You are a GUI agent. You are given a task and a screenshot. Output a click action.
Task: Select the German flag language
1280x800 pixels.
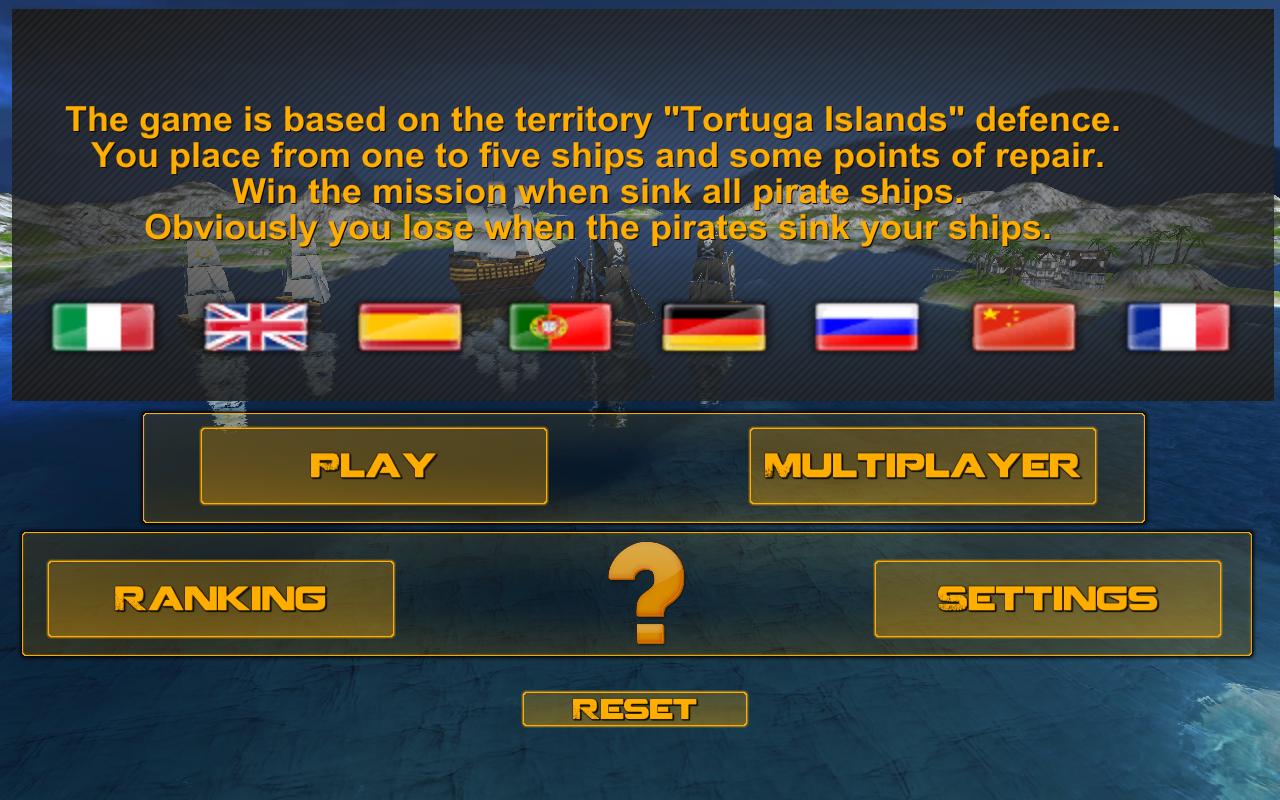pos(714,327)
